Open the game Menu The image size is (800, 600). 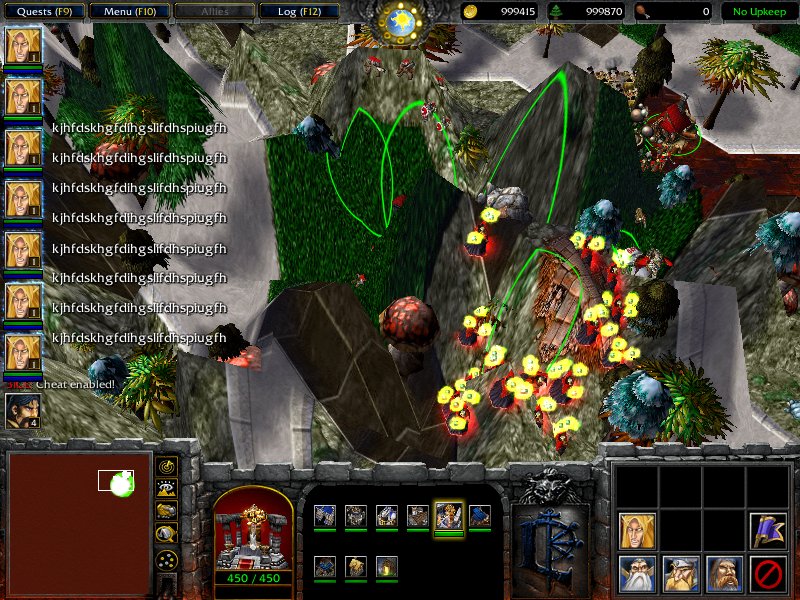[x=127, y=12]
